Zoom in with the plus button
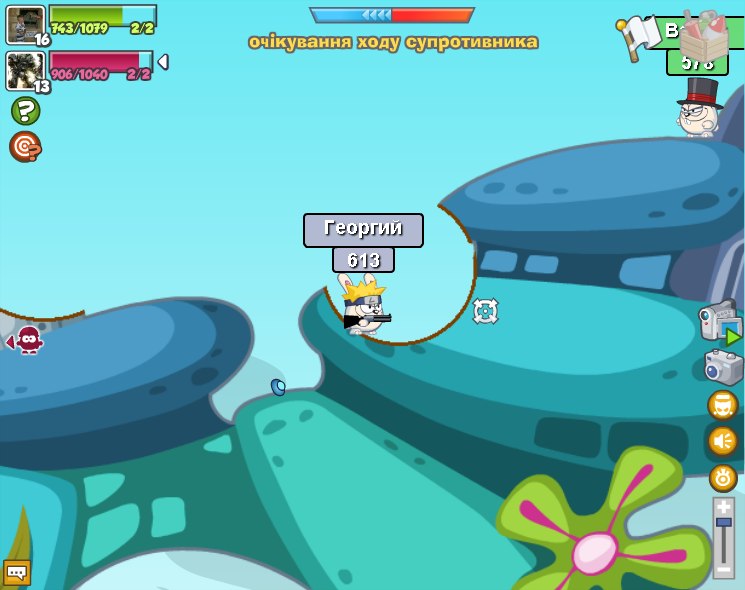The width and height of the screenshot is (745, 590). tap(723, 506)
